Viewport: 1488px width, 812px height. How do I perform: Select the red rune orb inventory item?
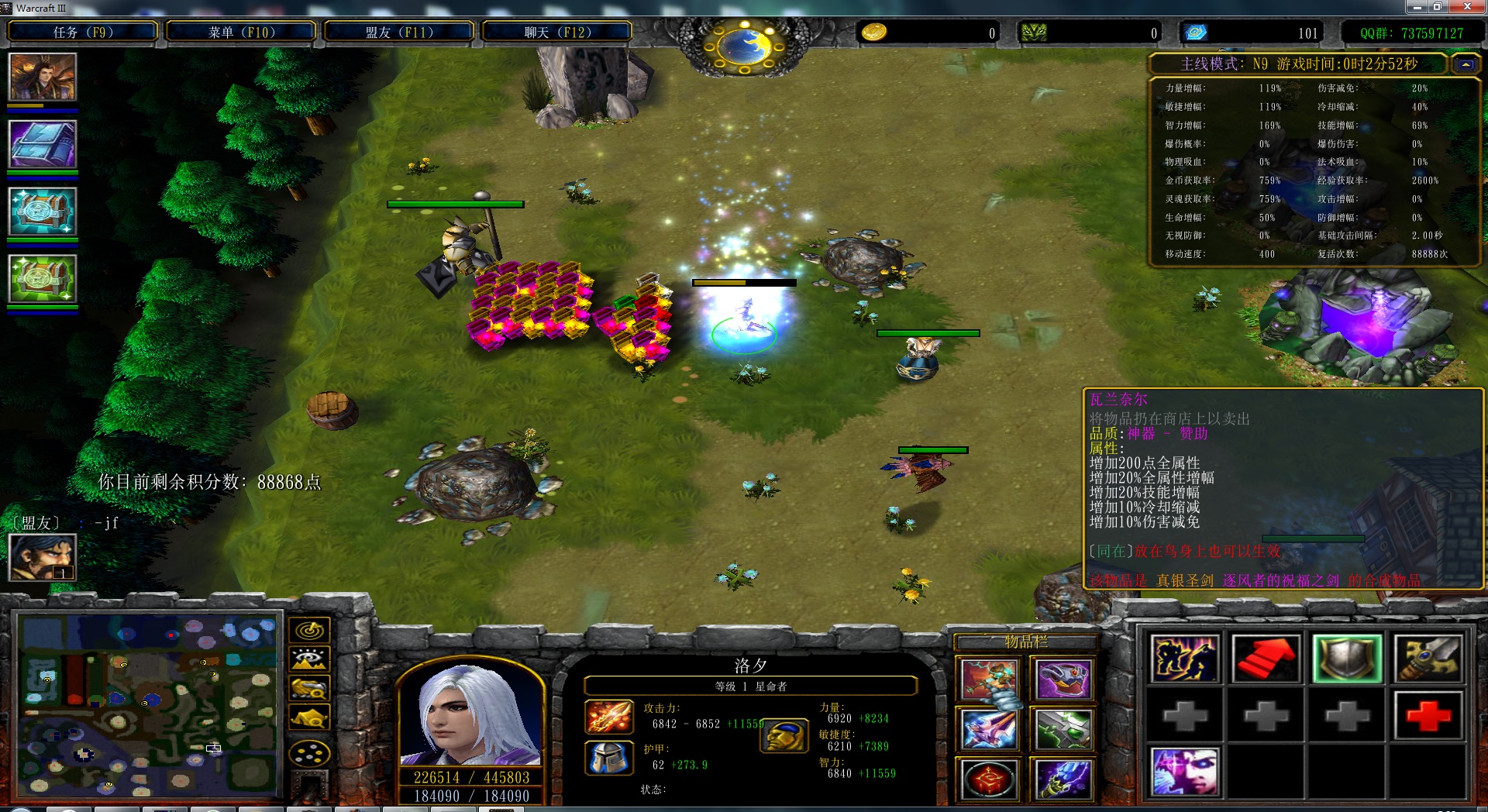989,779
